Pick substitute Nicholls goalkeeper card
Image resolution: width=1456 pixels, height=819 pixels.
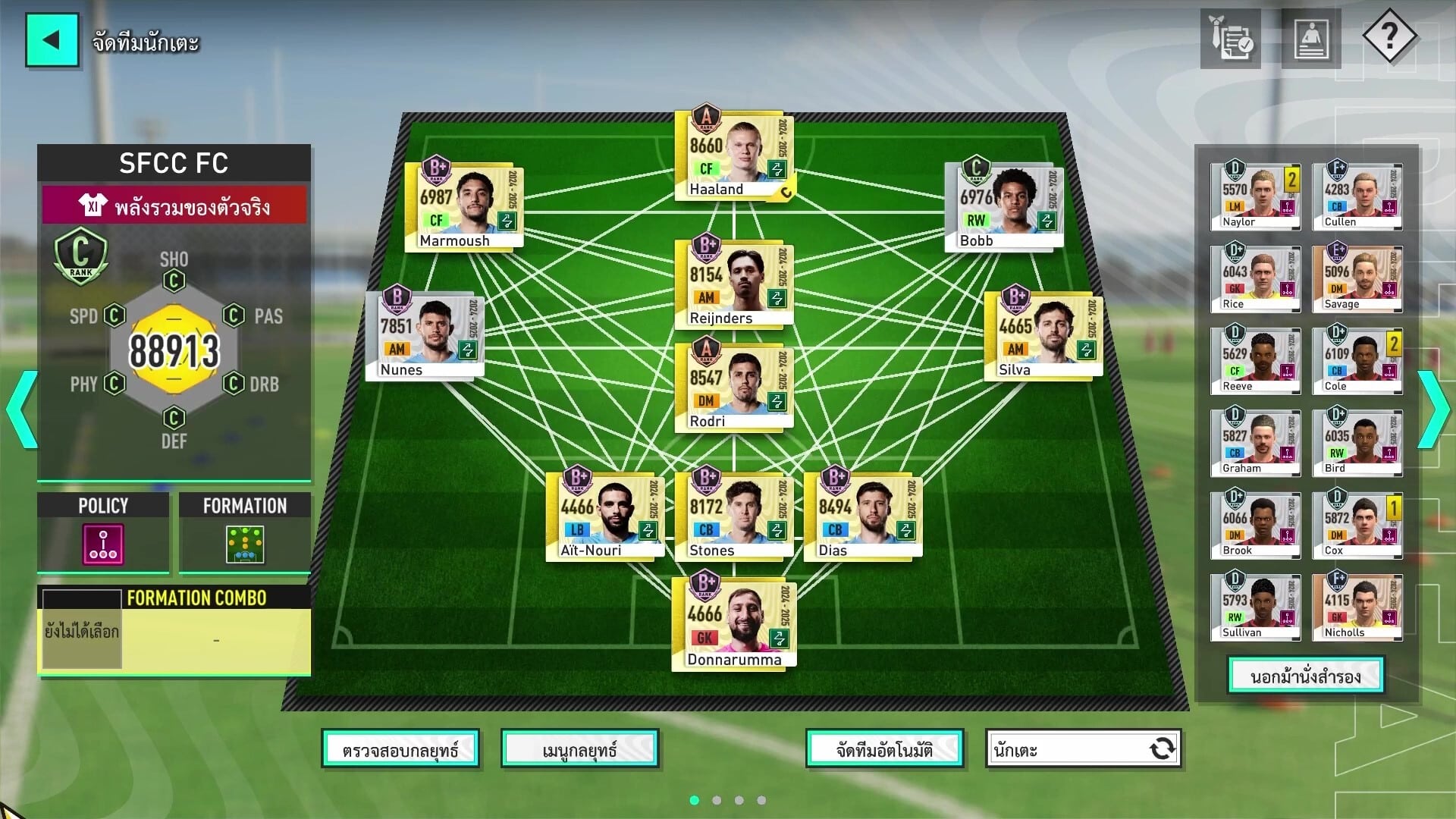click(1357, 607)
